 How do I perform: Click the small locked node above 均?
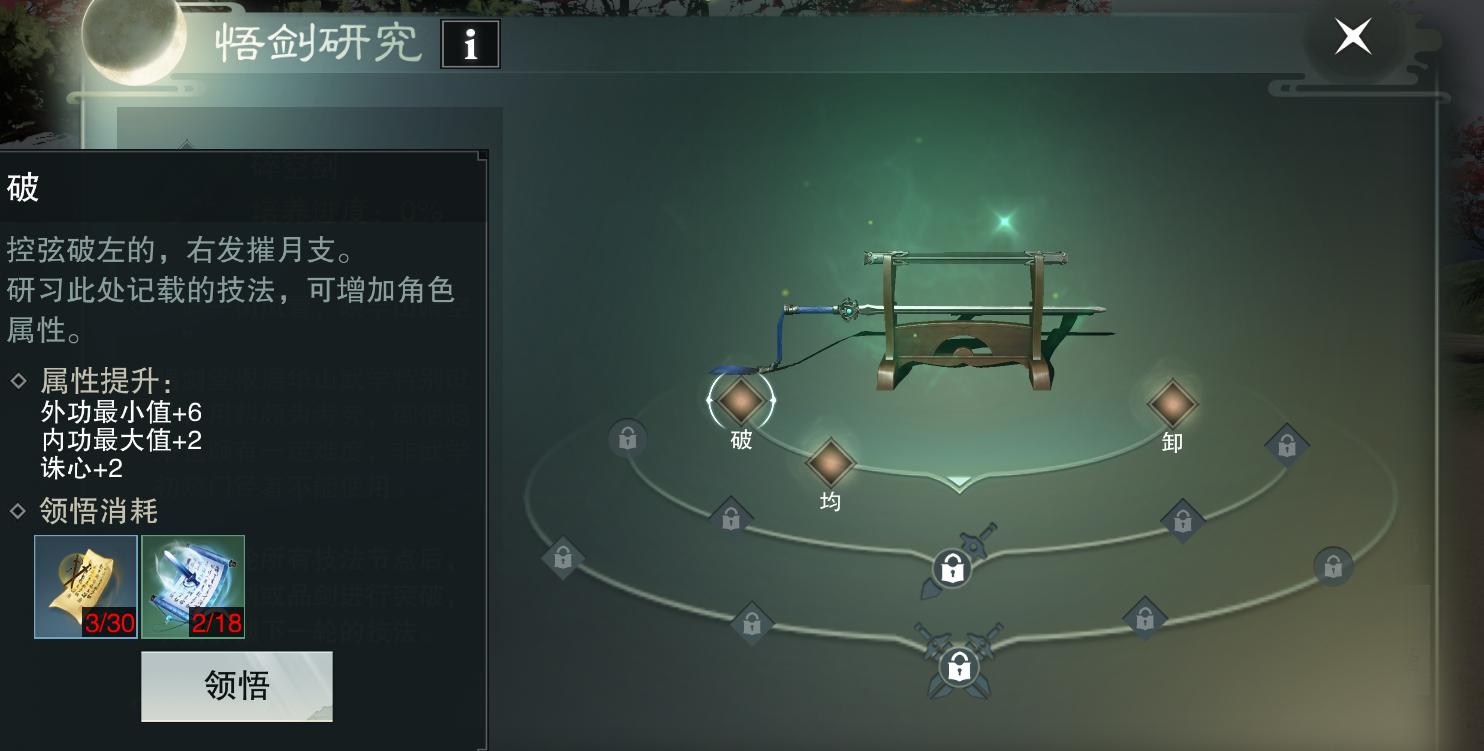click(x=731, y=518)
